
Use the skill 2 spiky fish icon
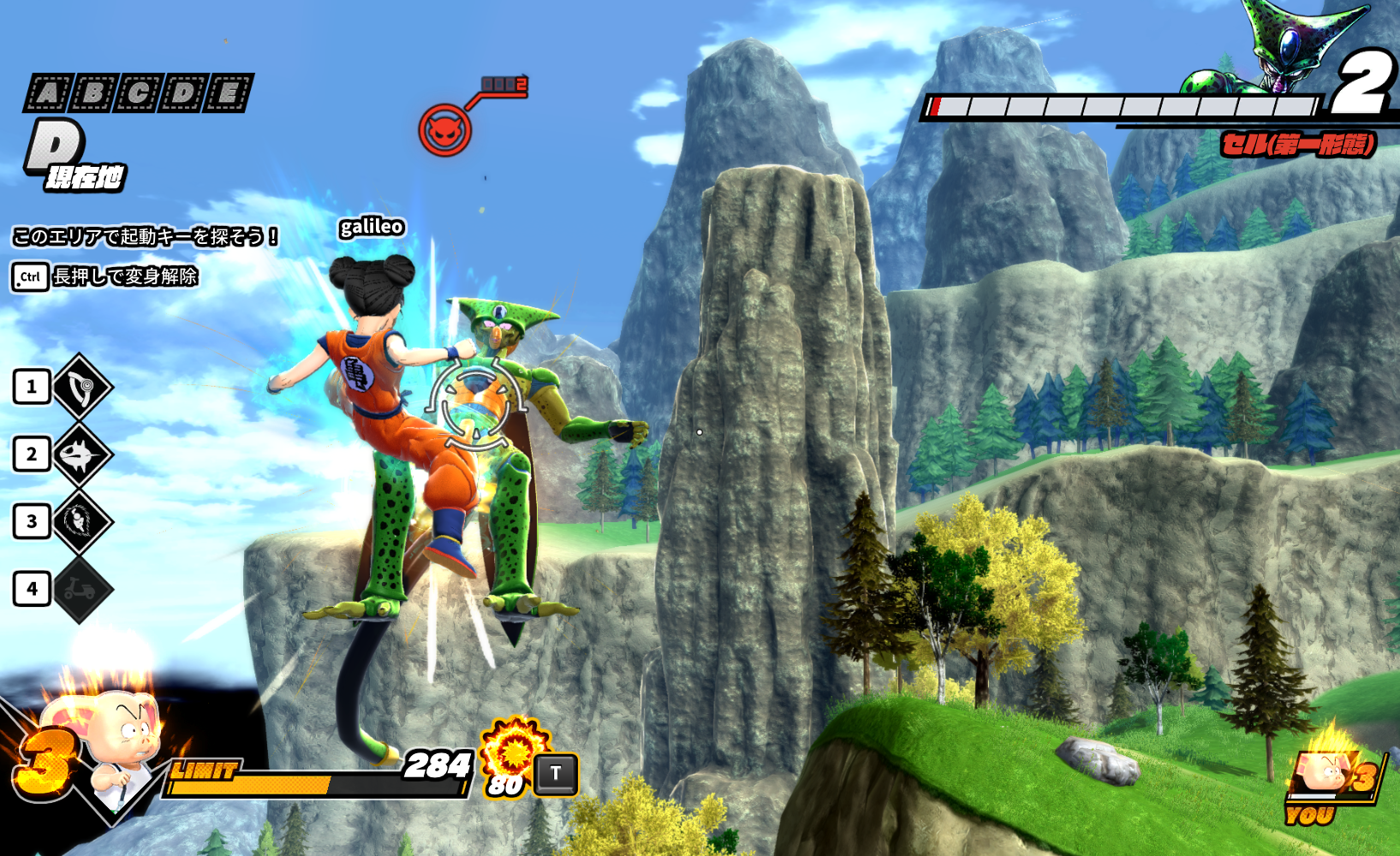[82, 455]
